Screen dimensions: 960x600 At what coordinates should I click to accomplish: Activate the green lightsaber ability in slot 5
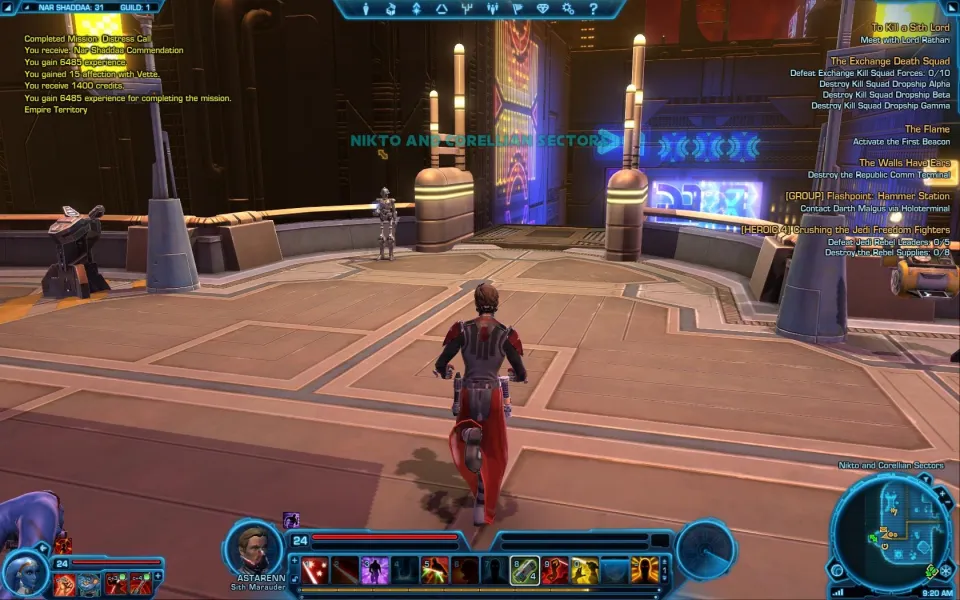435,570
